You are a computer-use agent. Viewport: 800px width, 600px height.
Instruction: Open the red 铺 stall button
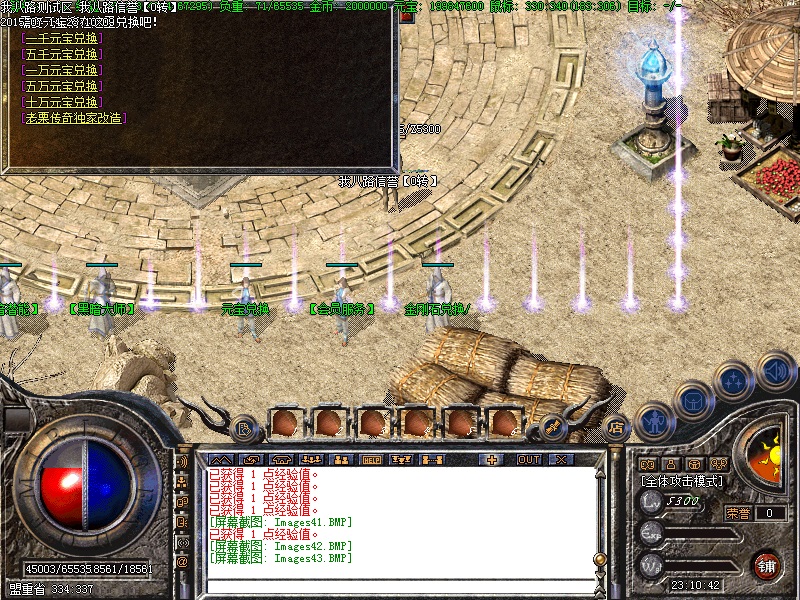click(x=767, y=565)
